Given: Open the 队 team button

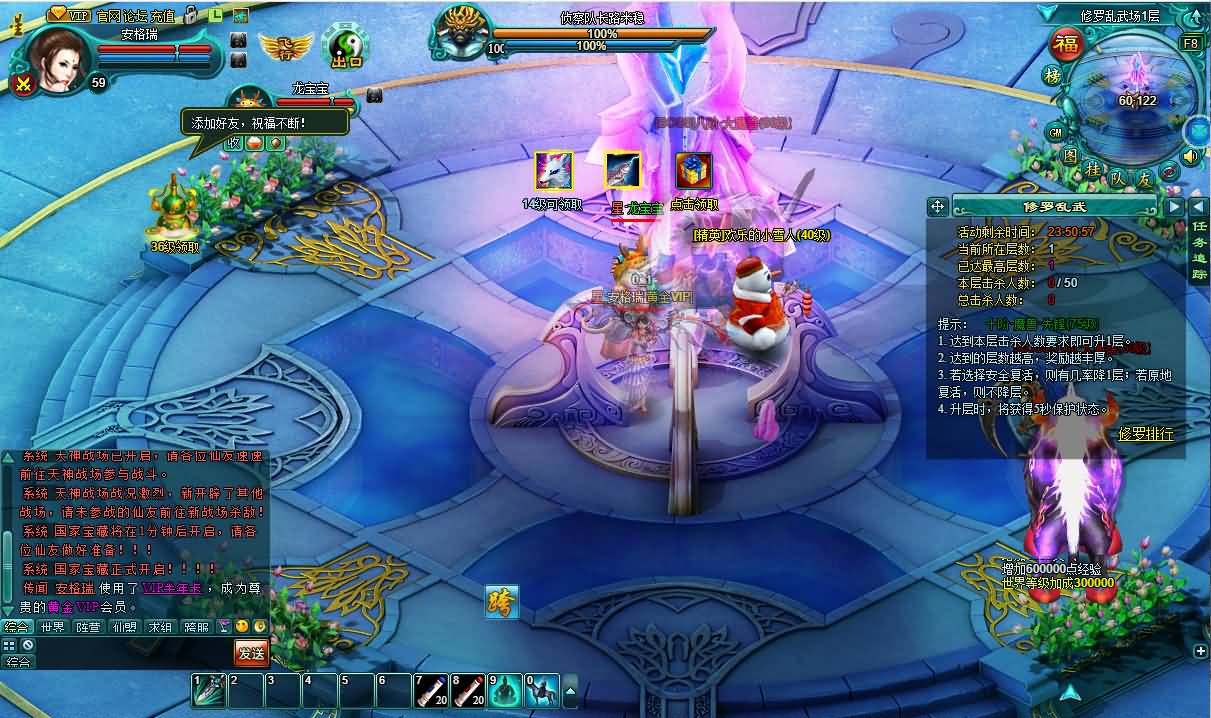Looking at the screenshot, I should pyautogui.click(x=1119, y=178).
